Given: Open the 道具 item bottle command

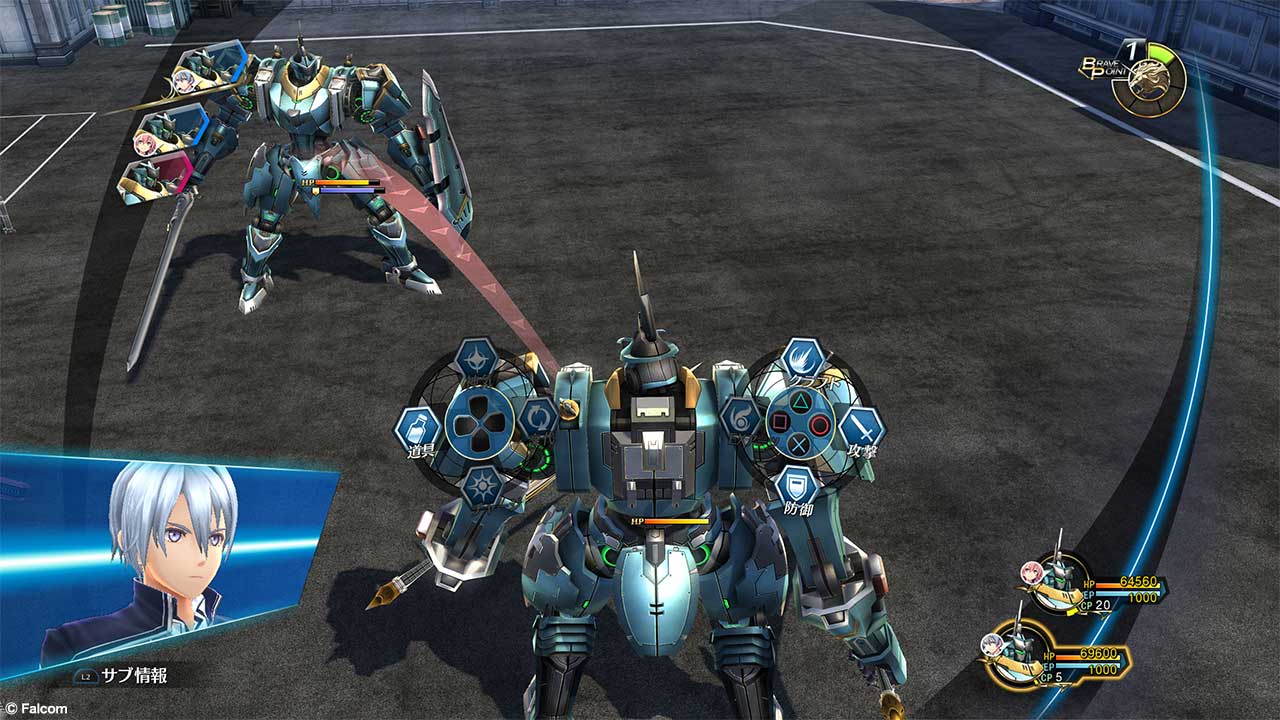Looking at the screenshot, I should 418,427.
